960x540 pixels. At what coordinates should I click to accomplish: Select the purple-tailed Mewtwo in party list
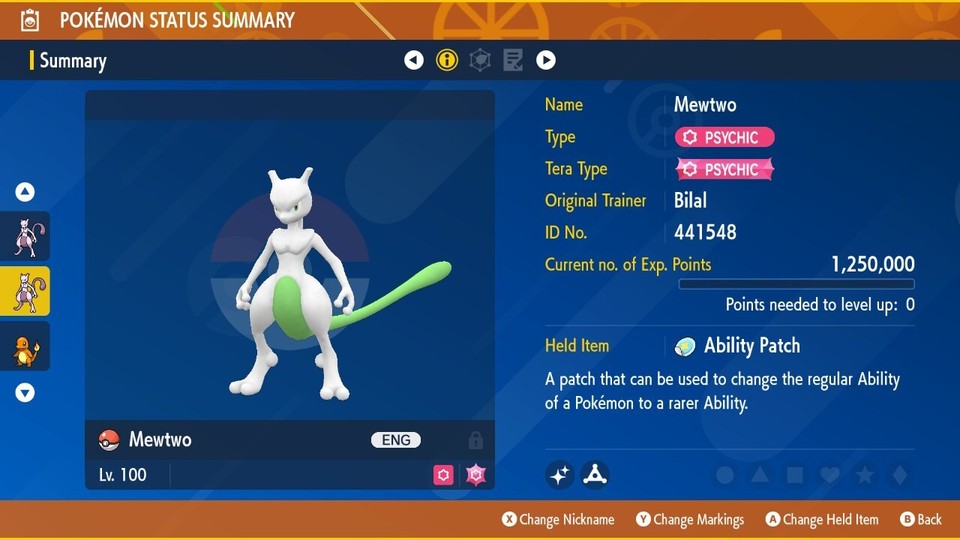25,236
